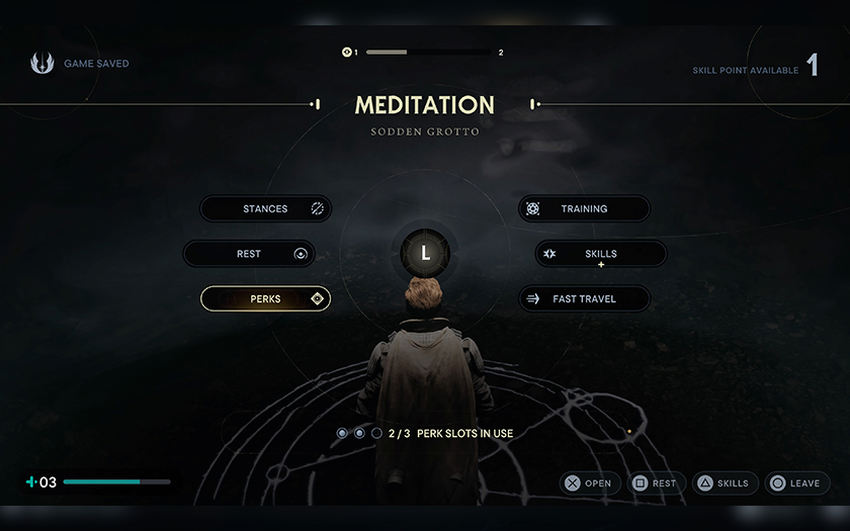Open the Stances menu option
The image size is (850, 531).
[x=265, y=209]
